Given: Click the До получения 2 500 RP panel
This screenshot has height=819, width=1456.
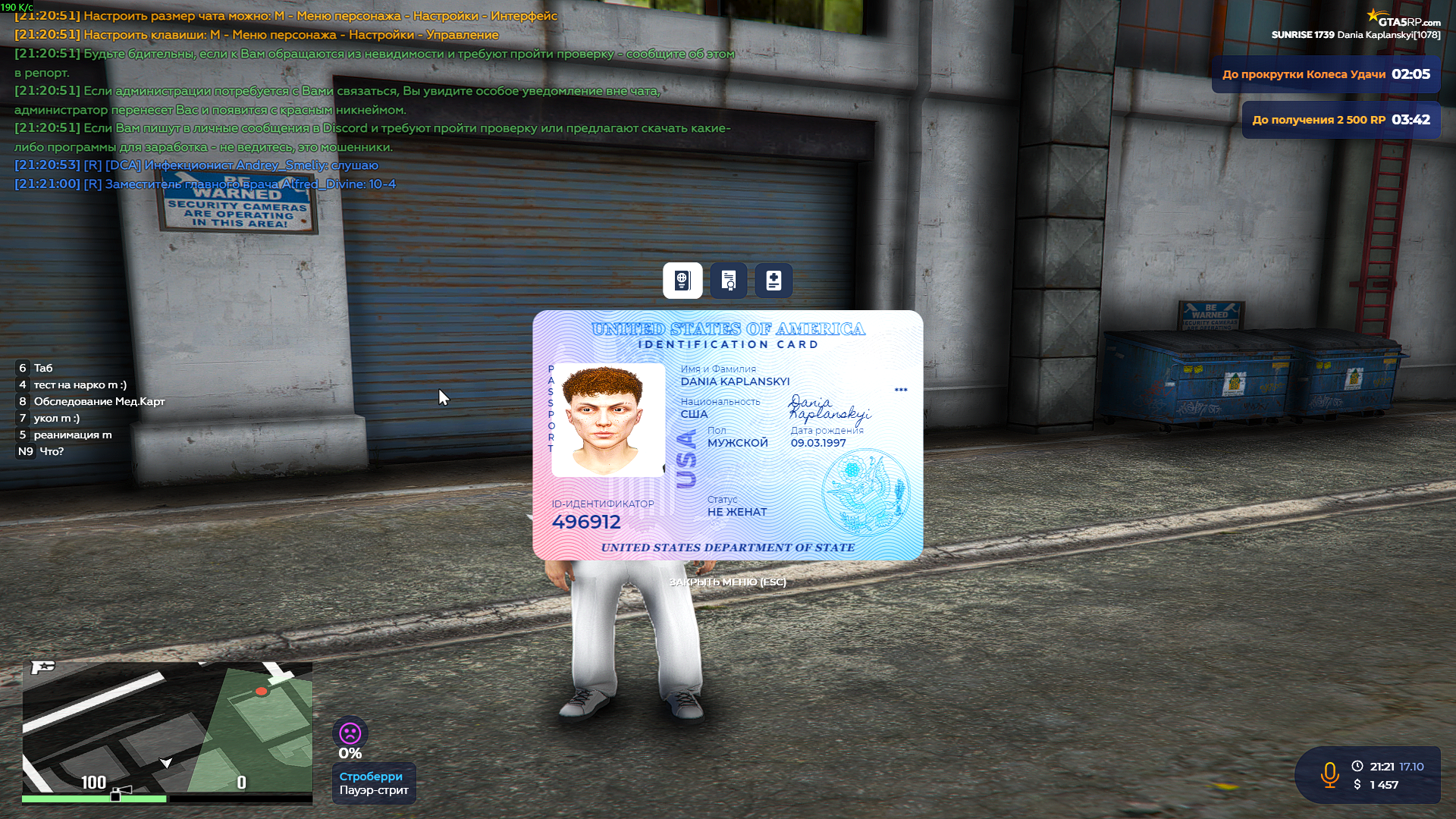Looking at the screenshot, I should (1341, 119).
